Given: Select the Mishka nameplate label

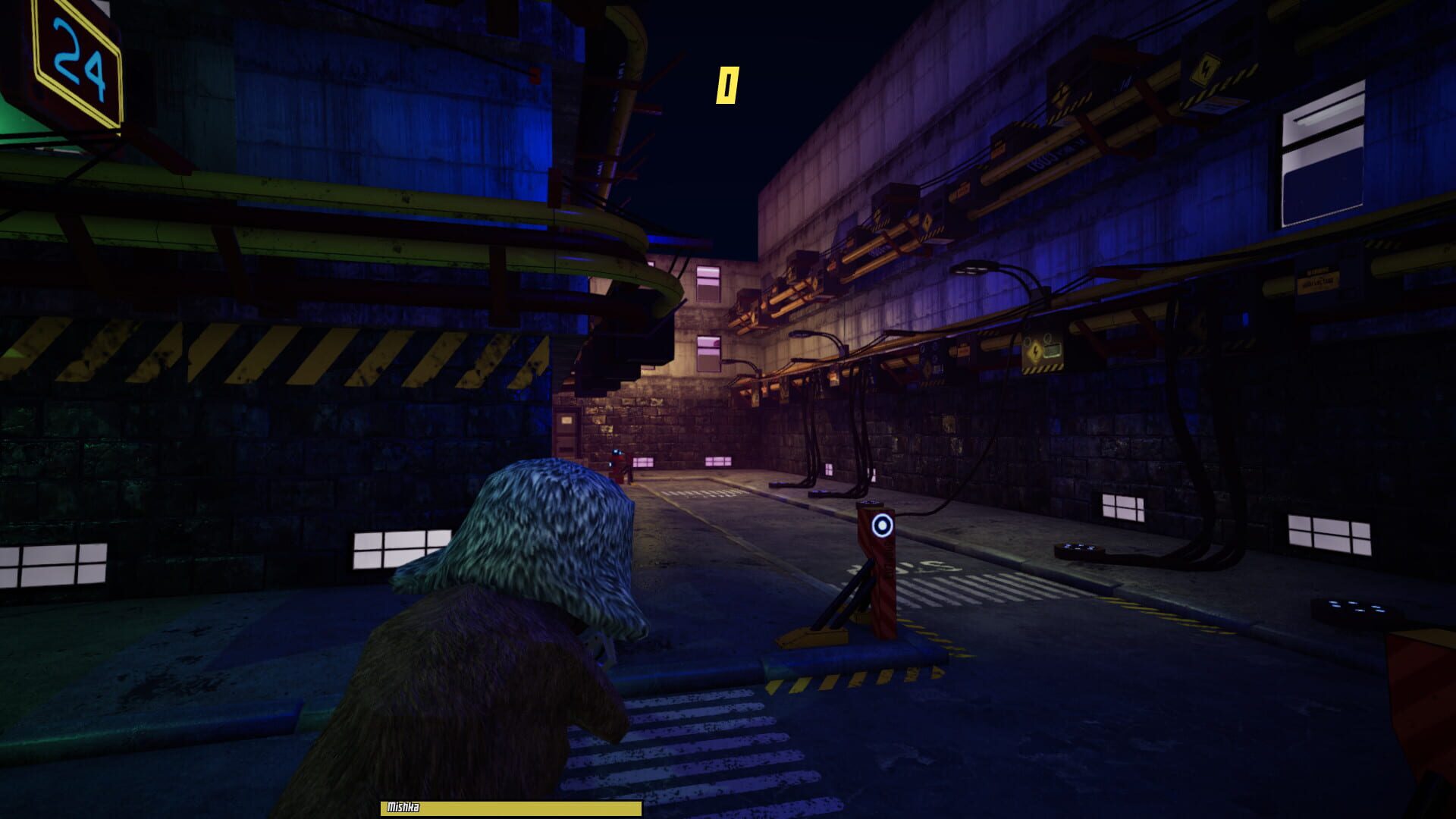Looking at the screenshot, I should coord(402,808).
